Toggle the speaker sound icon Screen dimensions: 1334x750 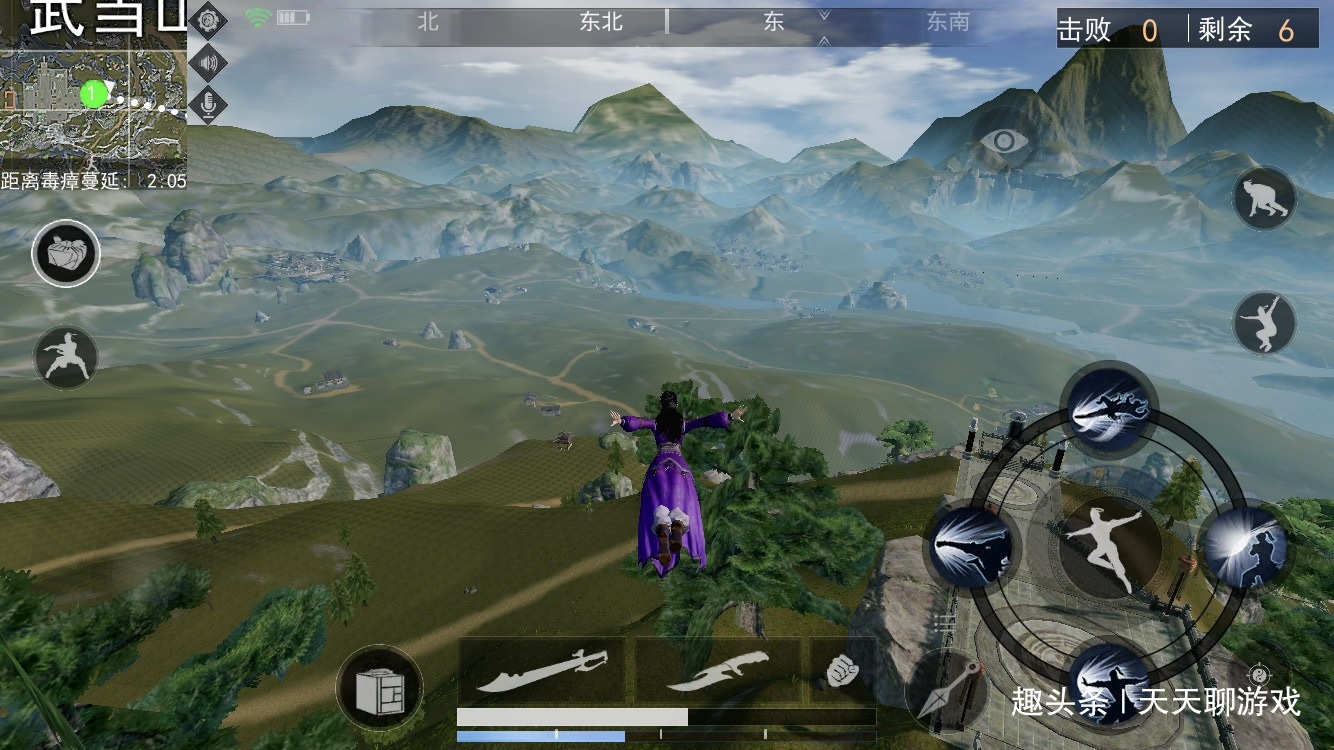[x=207, y=62]
